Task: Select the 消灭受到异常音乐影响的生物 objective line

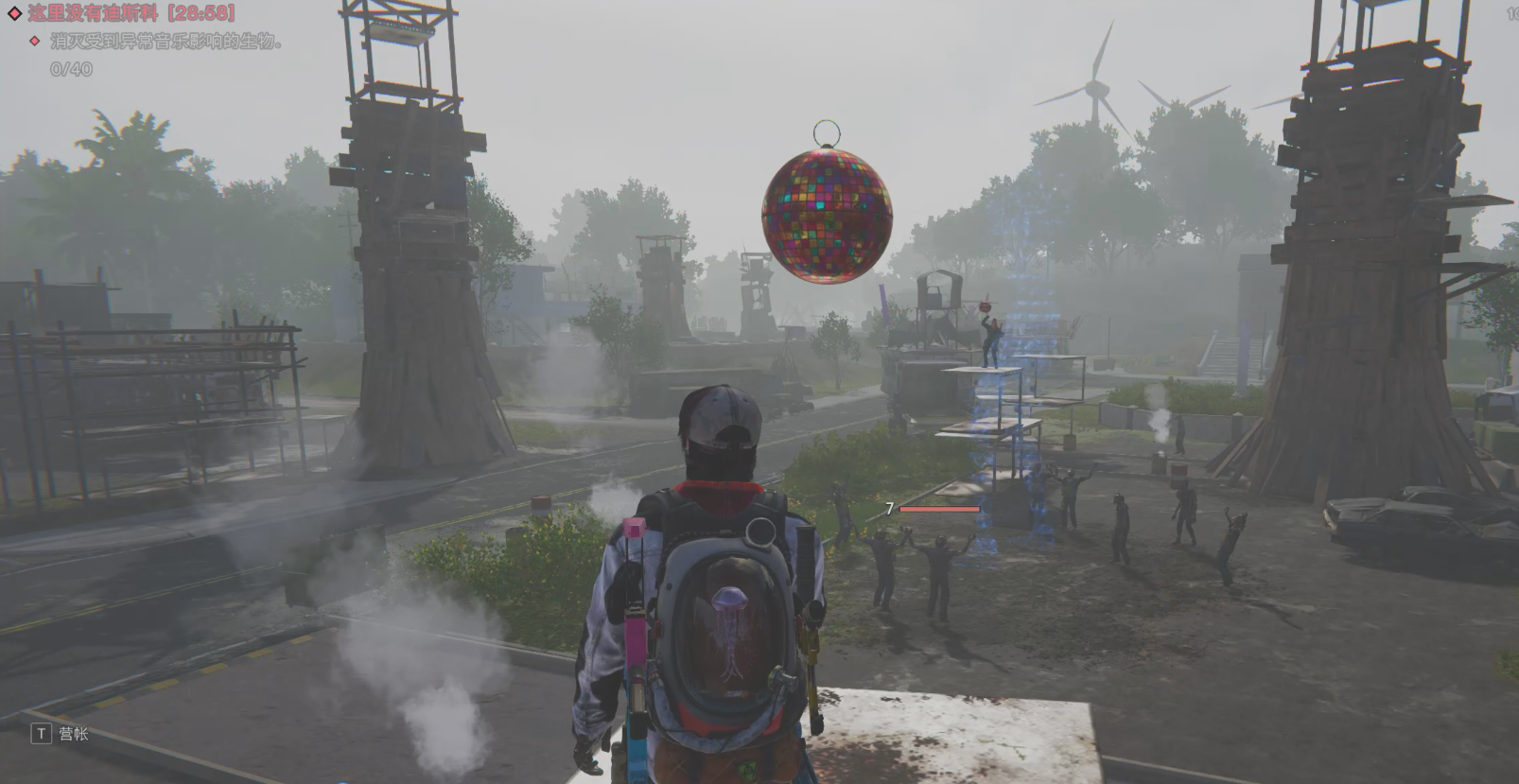Action: tap(166, 42)
